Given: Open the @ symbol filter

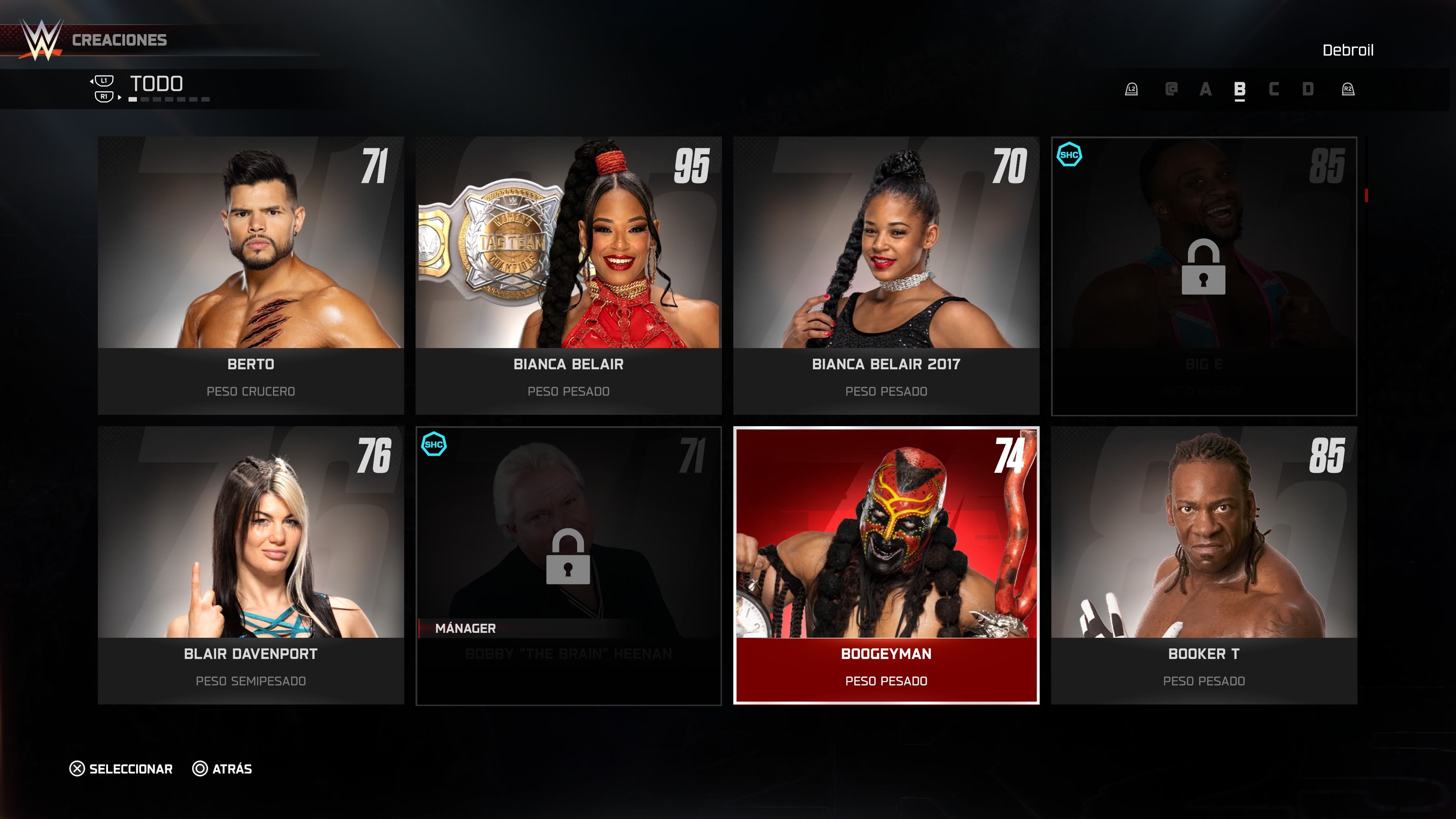Looking at the screenshot, I should 1171,89.
